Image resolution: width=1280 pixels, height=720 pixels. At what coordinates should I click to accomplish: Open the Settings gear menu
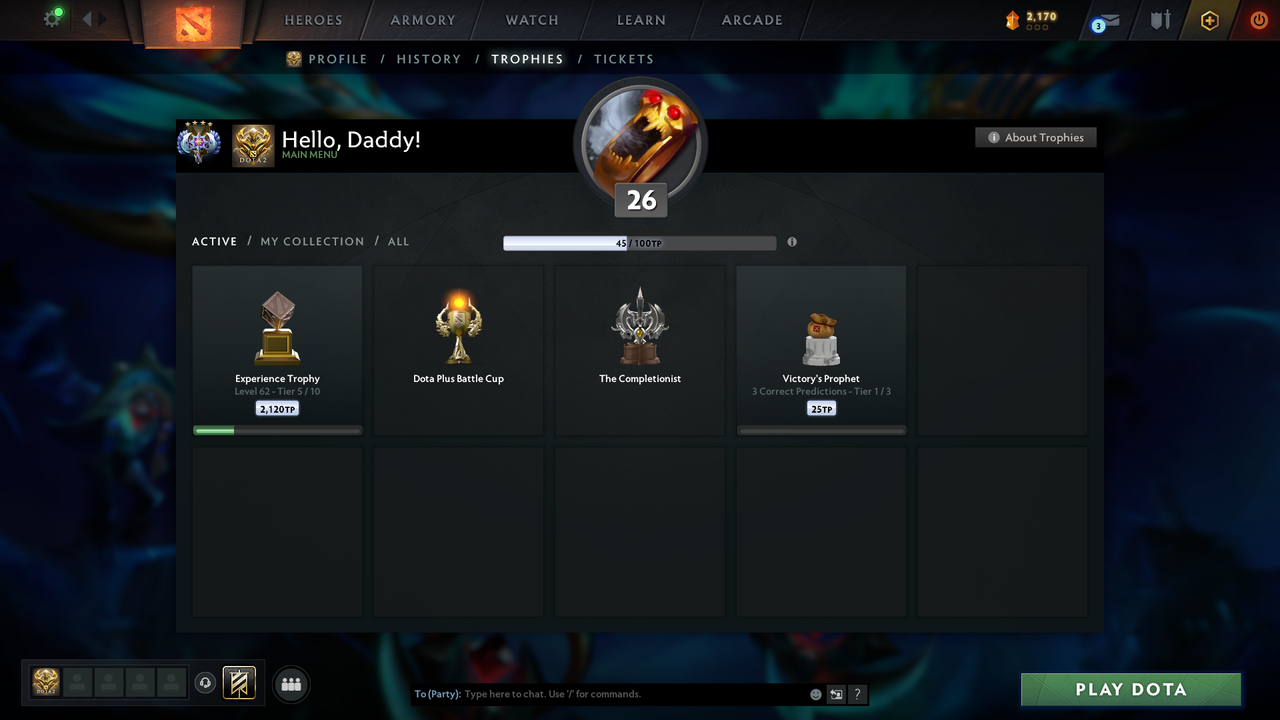point(53,18)
